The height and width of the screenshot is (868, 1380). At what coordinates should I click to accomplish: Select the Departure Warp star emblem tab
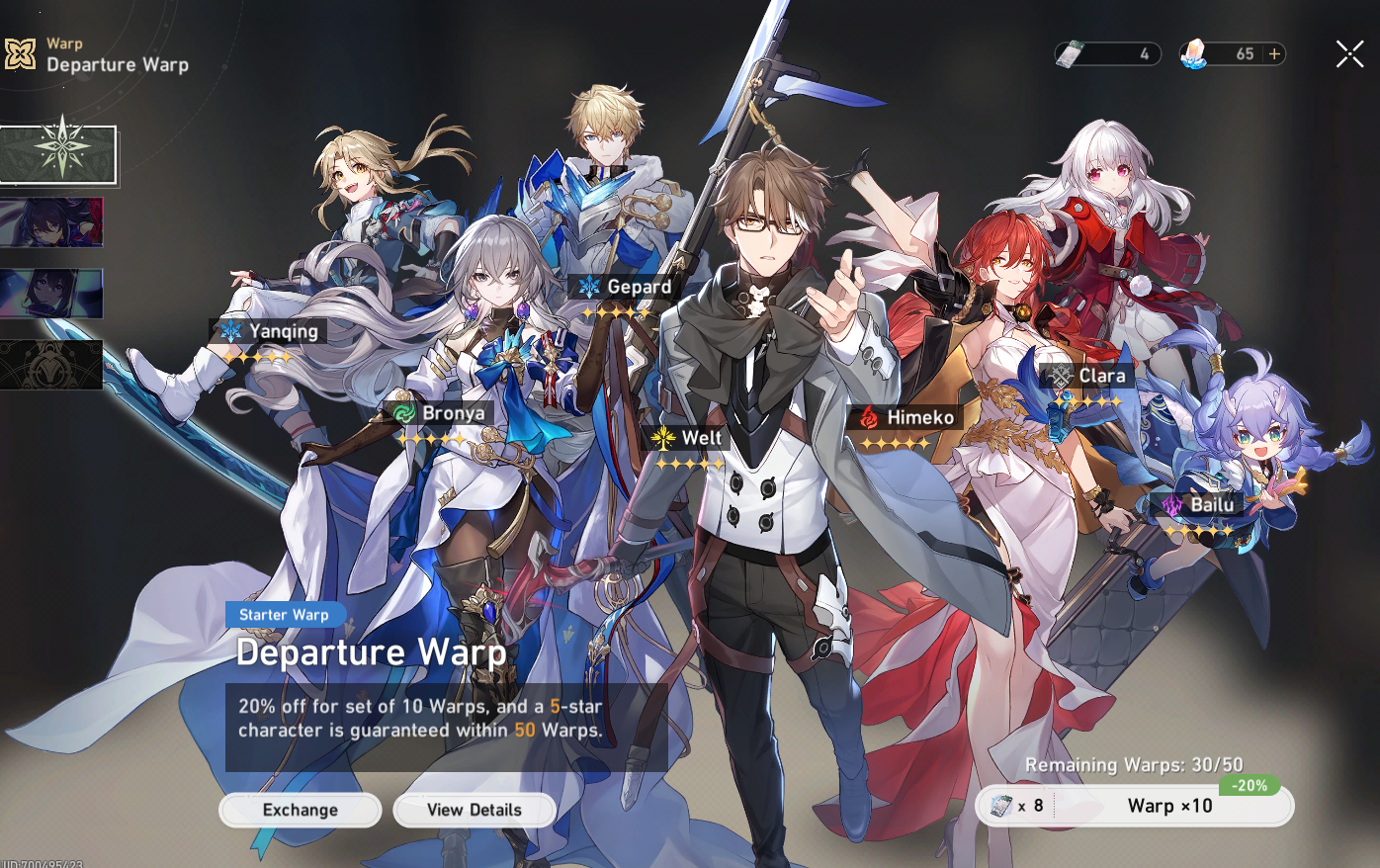(59, 154)
